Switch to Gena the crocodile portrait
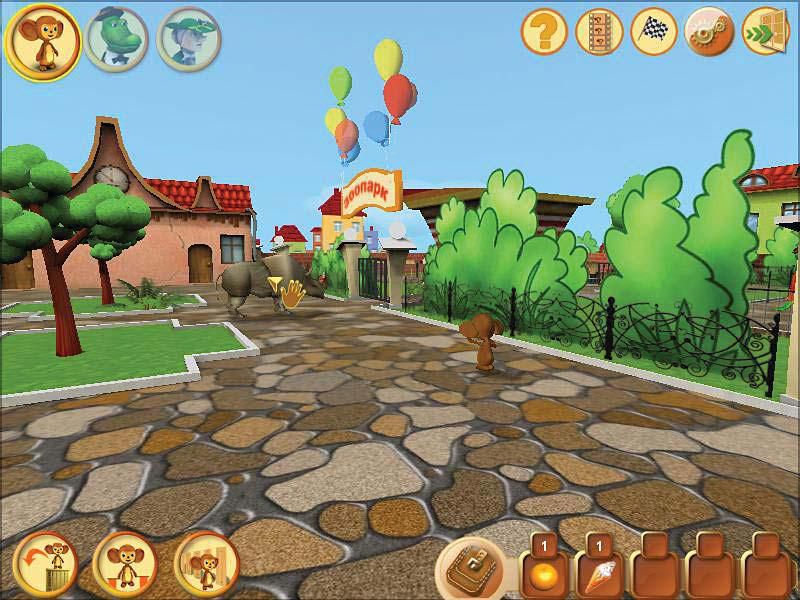This screenshot has width=800, height=600. point(116,39)
